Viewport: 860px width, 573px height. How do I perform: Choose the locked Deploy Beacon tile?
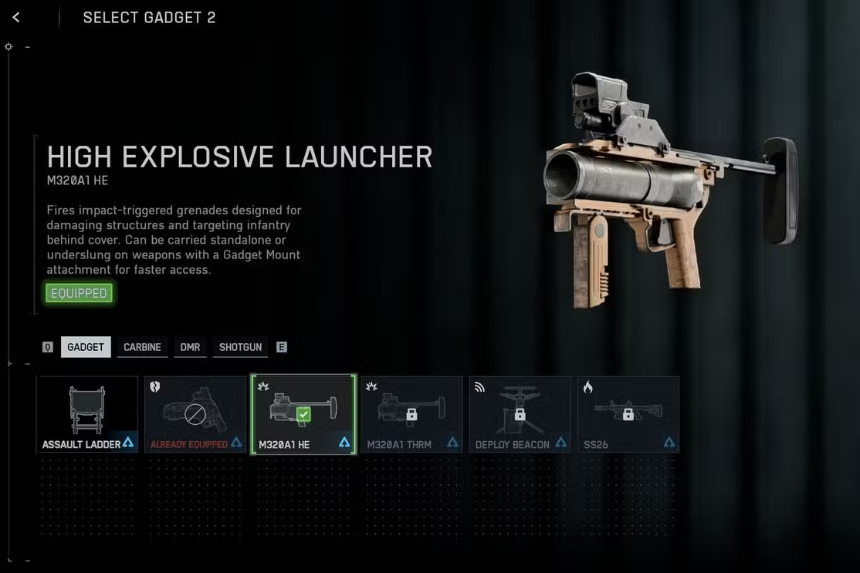pyautogui.click(x=519, y=414)
